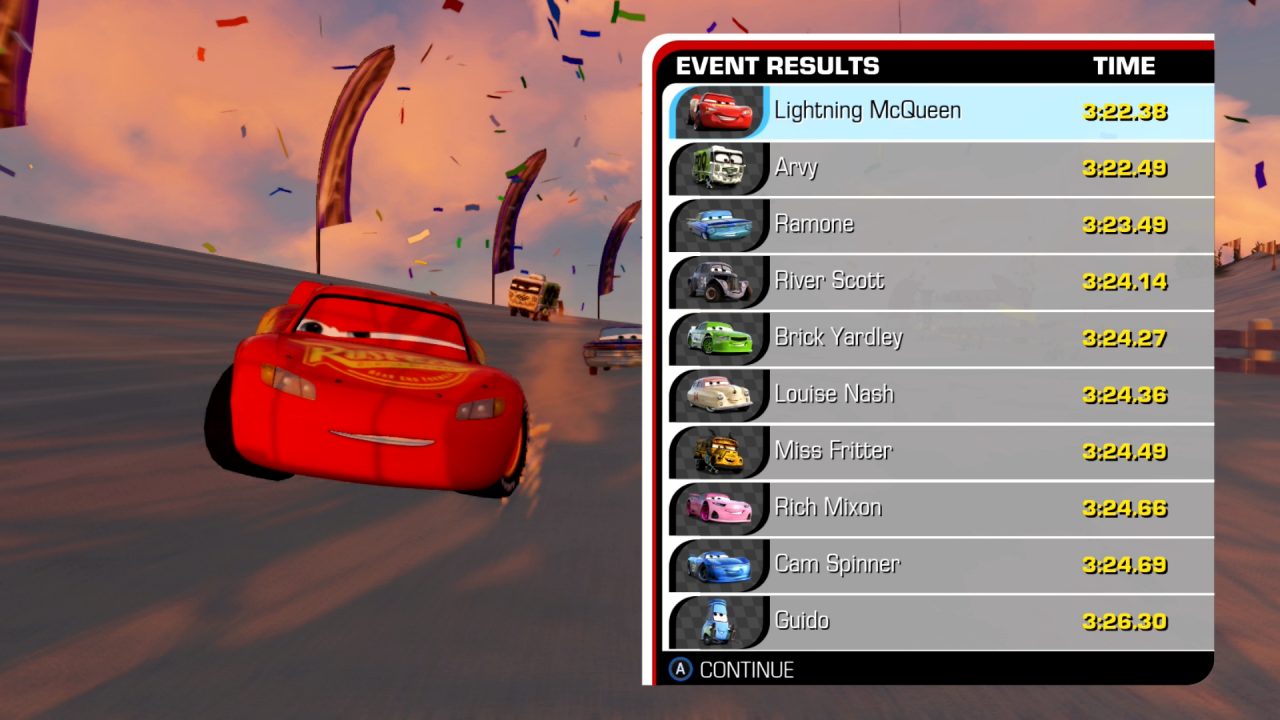Viewport: 1280px width, 720px height.
Task: Select Arvy's row in event results
Action: (940, 168)
